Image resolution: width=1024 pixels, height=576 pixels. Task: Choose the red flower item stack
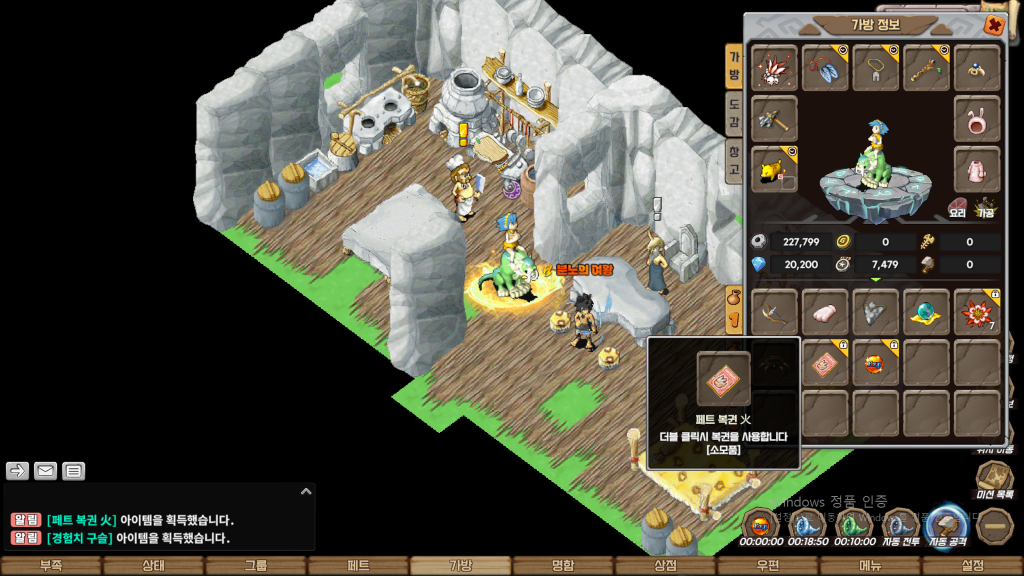tap(977, 314)
